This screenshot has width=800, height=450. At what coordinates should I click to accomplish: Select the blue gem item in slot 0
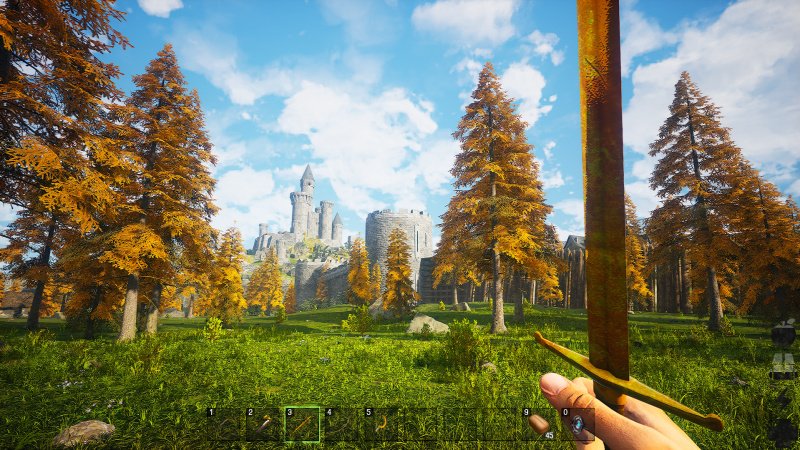(577, 425)
